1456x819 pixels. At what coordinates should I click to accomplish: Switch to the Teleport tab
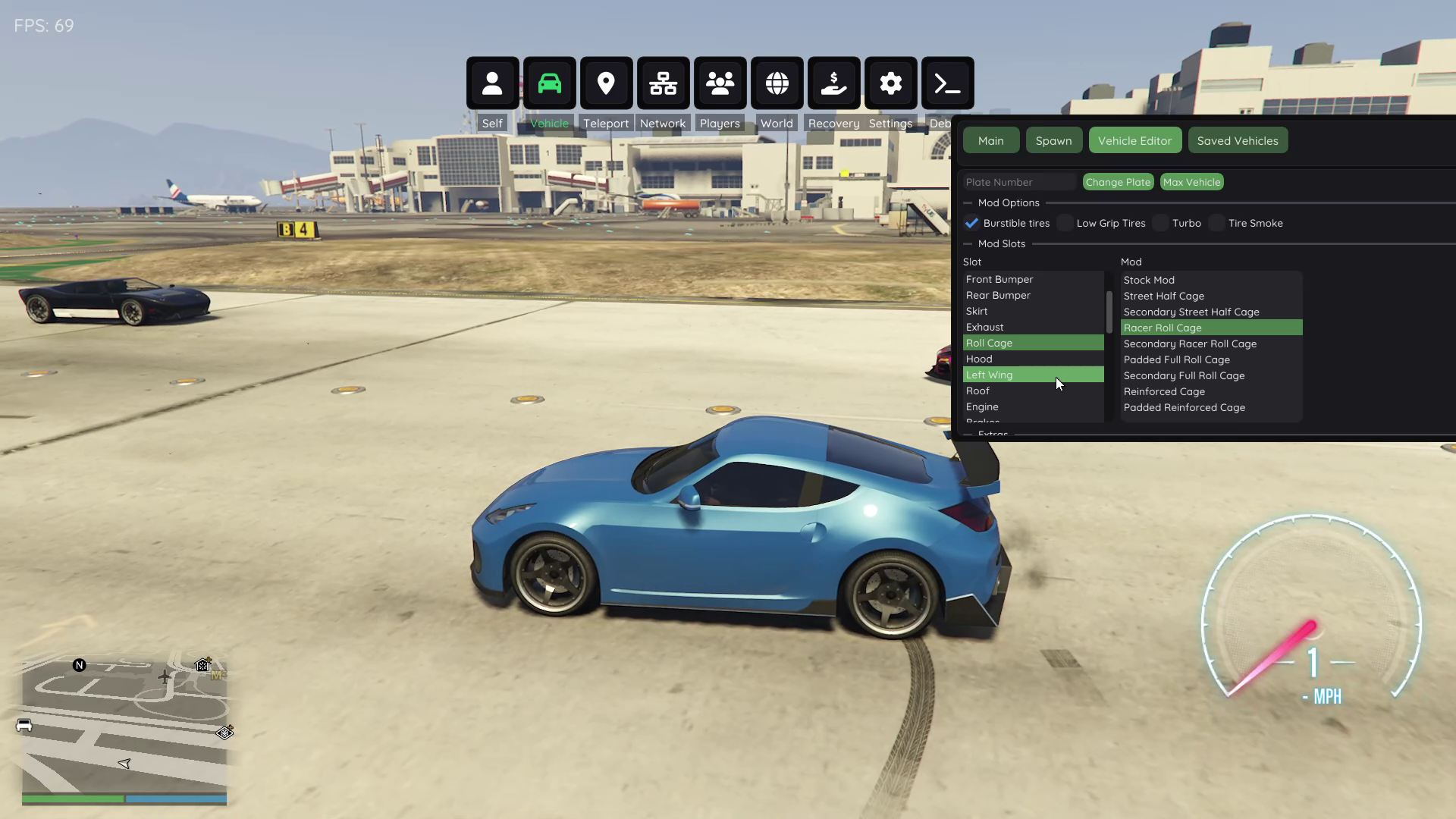pos(606,83)
